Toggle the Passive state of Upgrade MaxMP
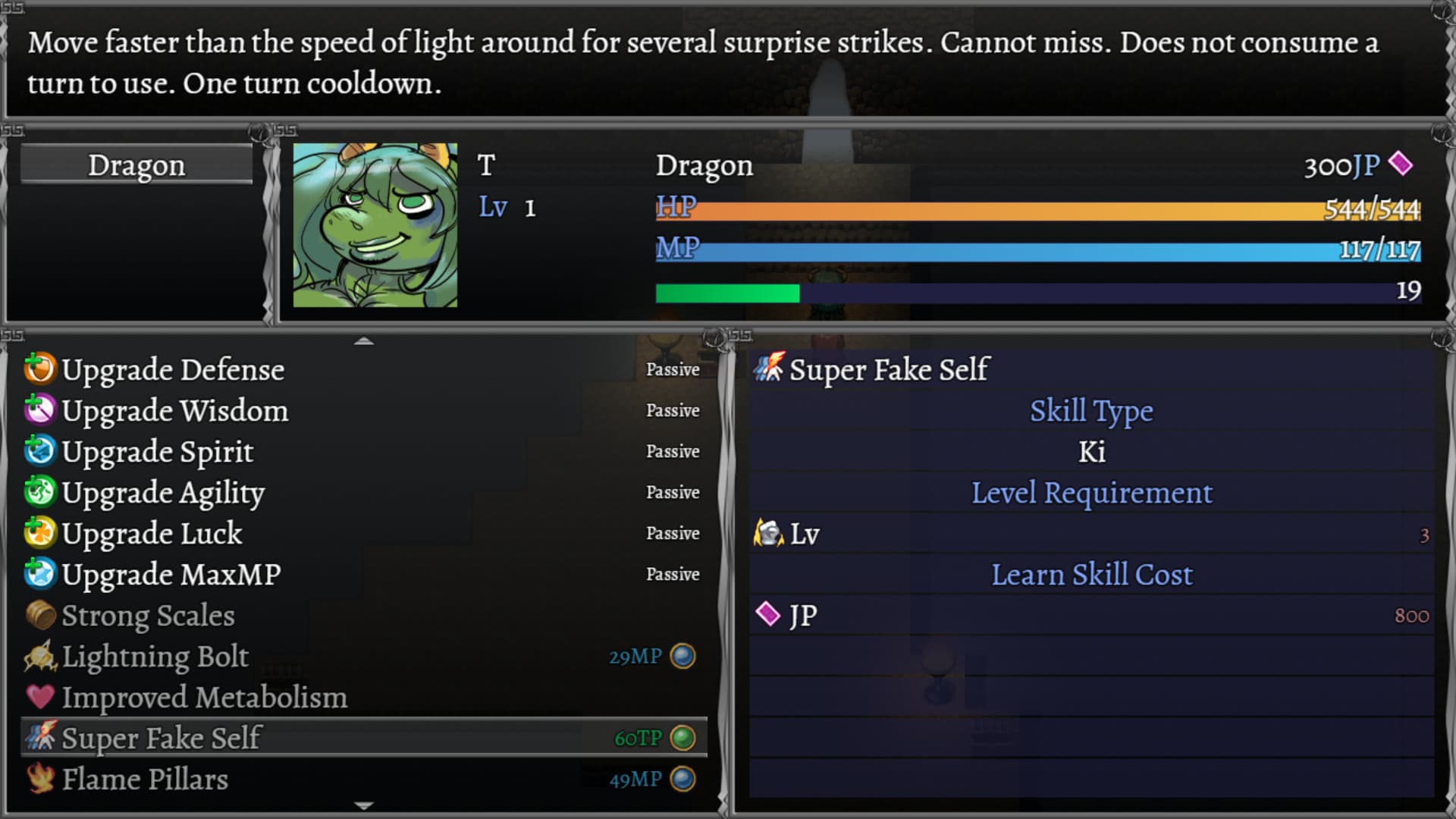Viewport: 1456px width, 819px height. (x=673, y=574)
